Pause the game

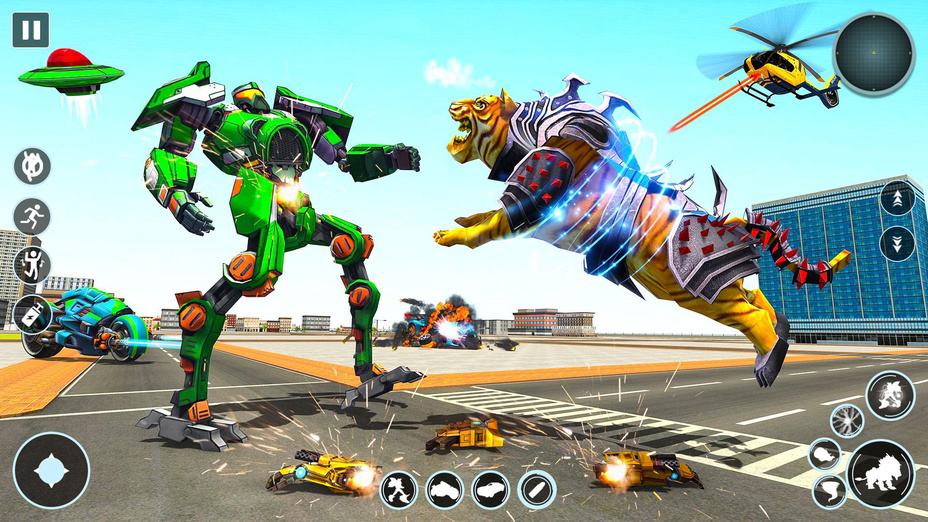30,30
